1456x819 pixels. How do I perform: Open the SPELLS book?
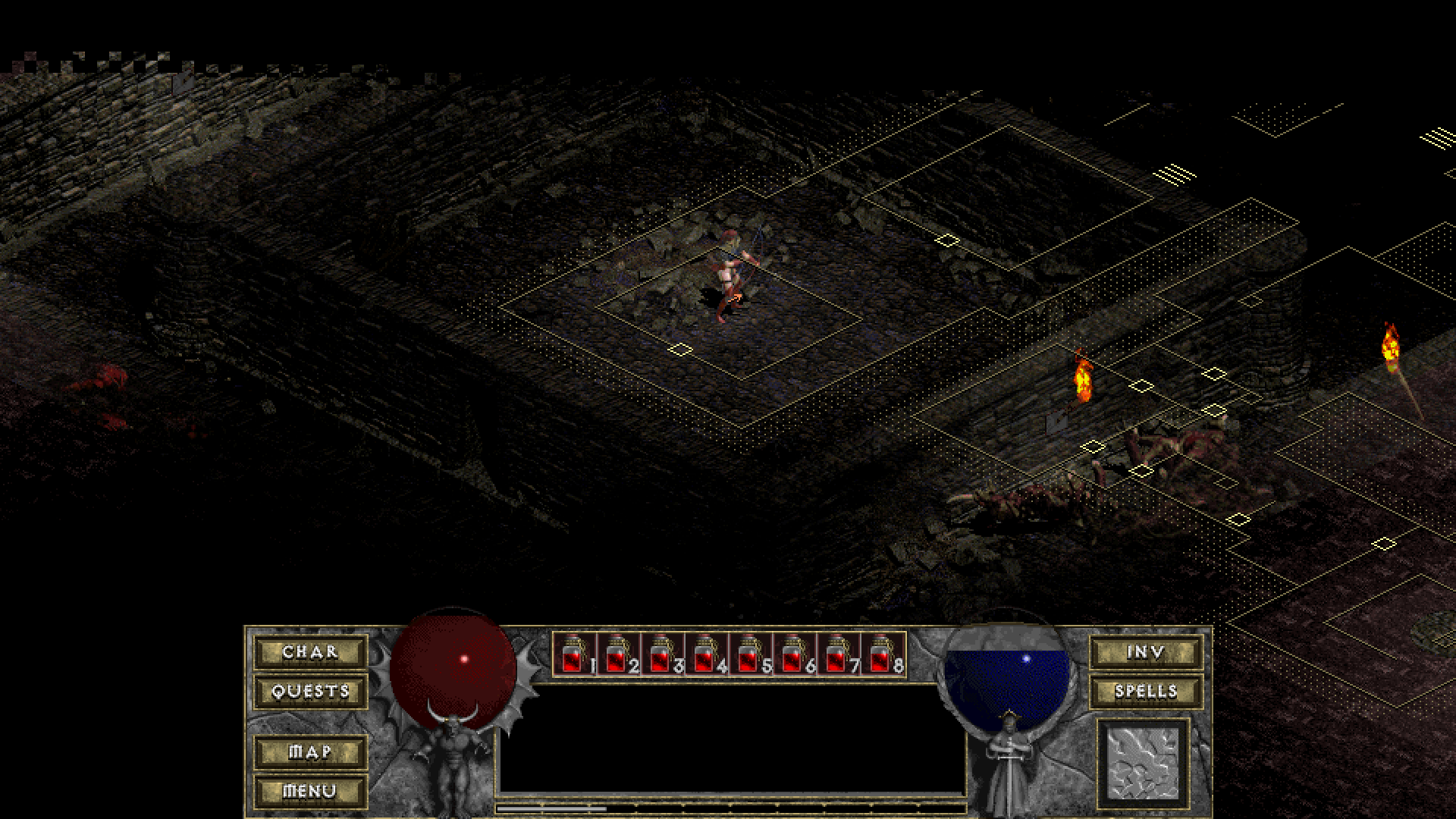(1145, 692)
